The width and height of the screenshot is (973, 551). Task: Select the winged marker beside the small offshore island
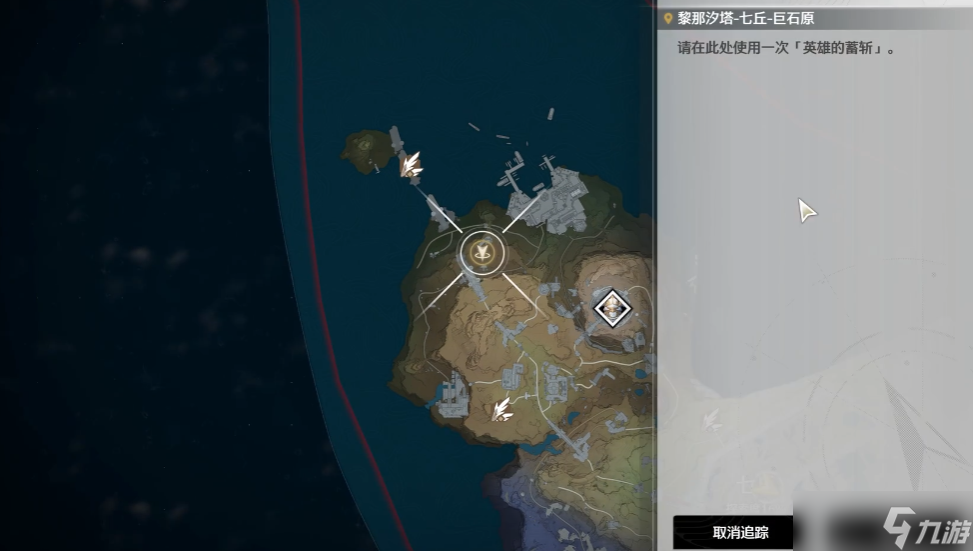click(410, 164)
